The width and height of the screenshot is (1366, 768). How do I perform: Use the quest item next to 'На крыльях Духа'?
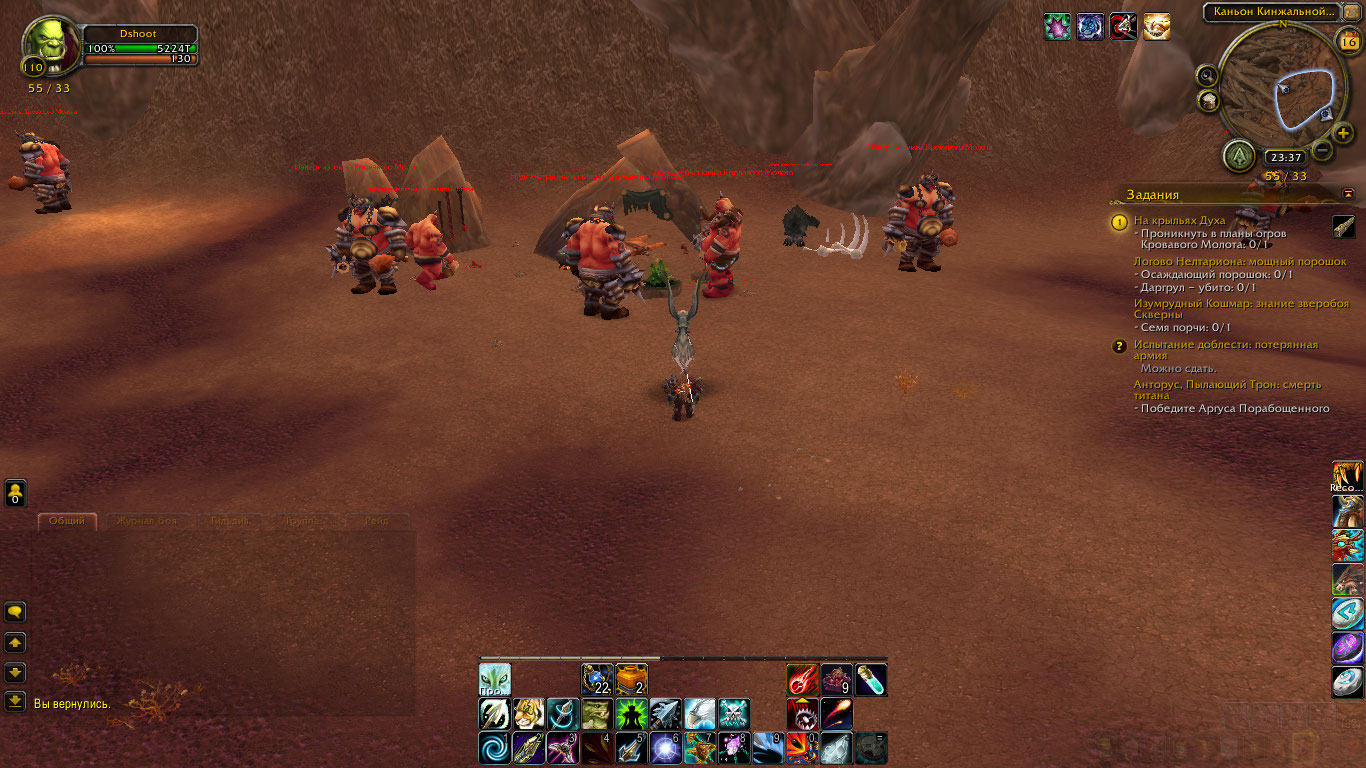tap(1344, 227)
